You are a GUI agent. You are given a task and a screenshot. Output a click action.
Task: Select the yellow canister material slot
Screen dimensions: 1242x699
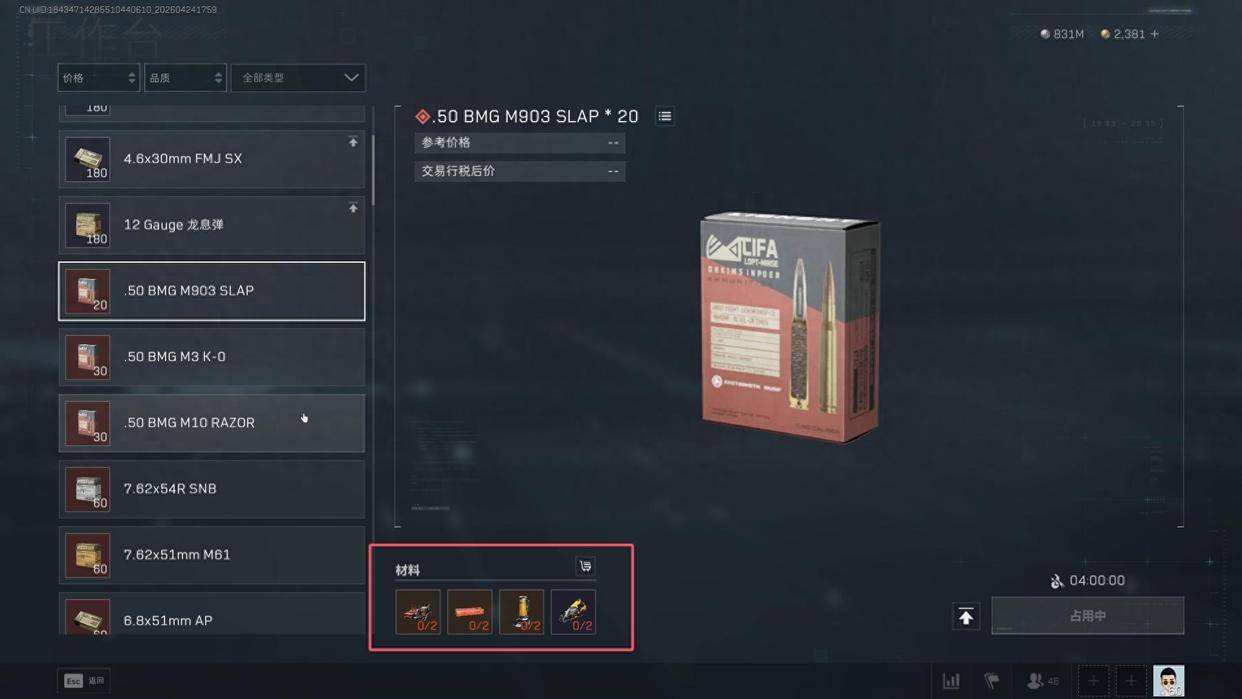(x=522, y=612)
